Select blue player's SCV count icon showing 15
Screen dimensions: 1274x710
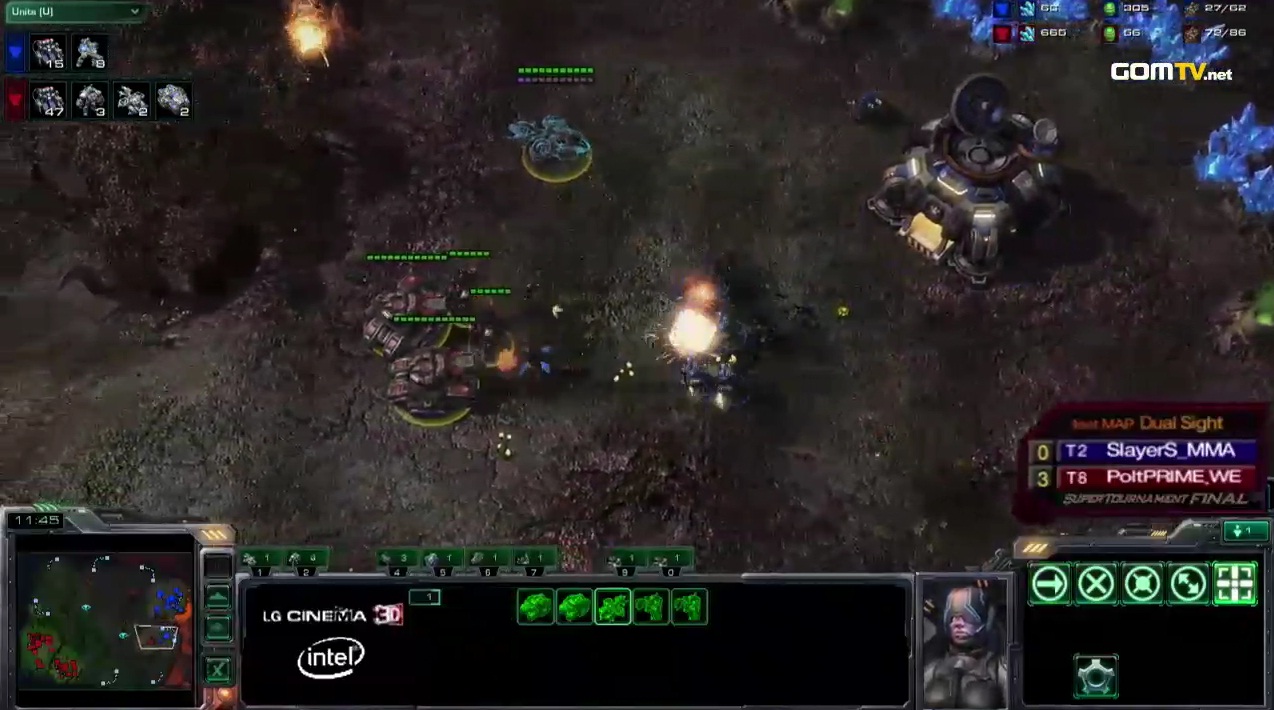[48, 52]
